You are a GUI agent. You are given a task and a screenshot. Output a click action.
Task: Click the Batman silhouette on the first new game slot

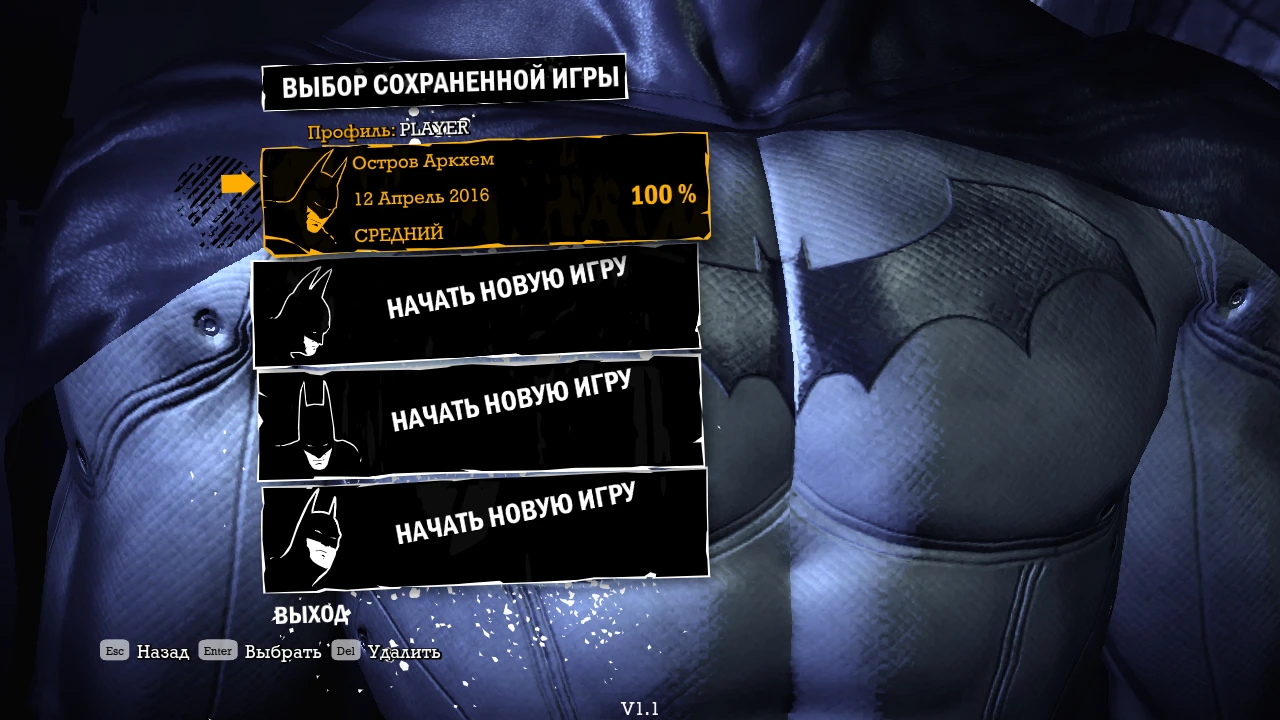click(x=310, y=310)
